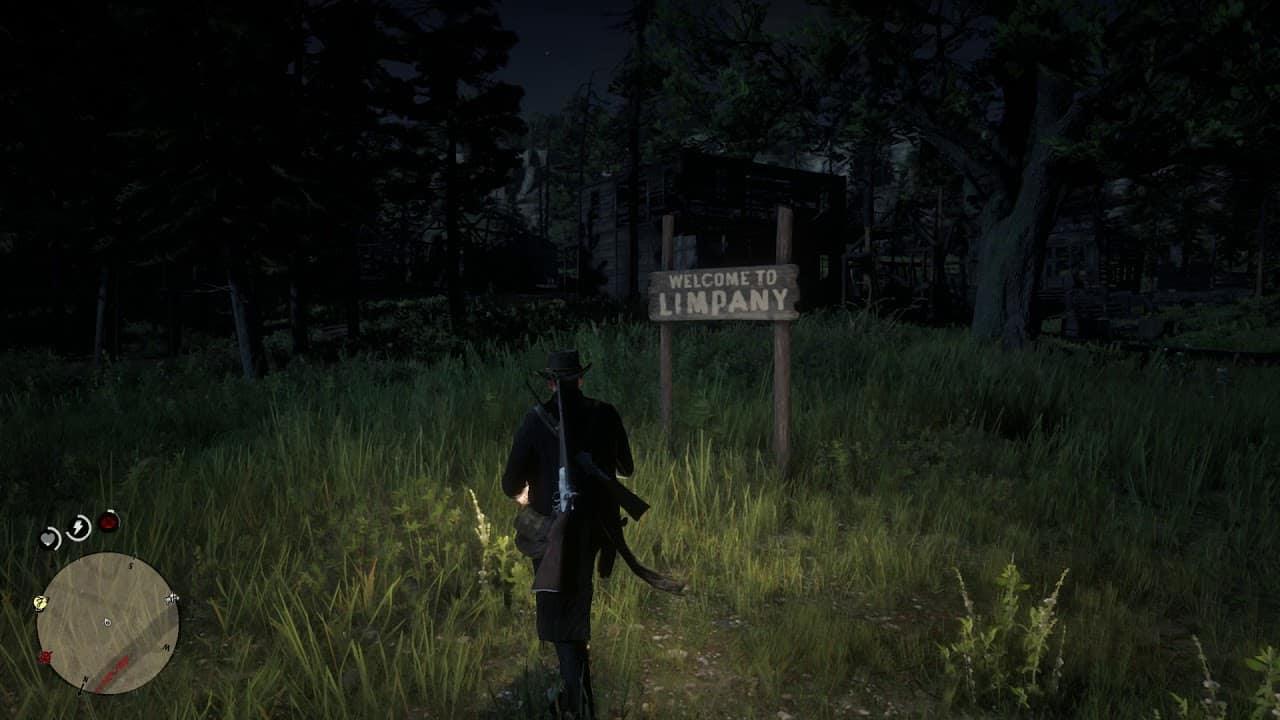Click the 'W' compass letter on the minimap
This screenshot has height=720, width=1280.
tap(166, 646)
